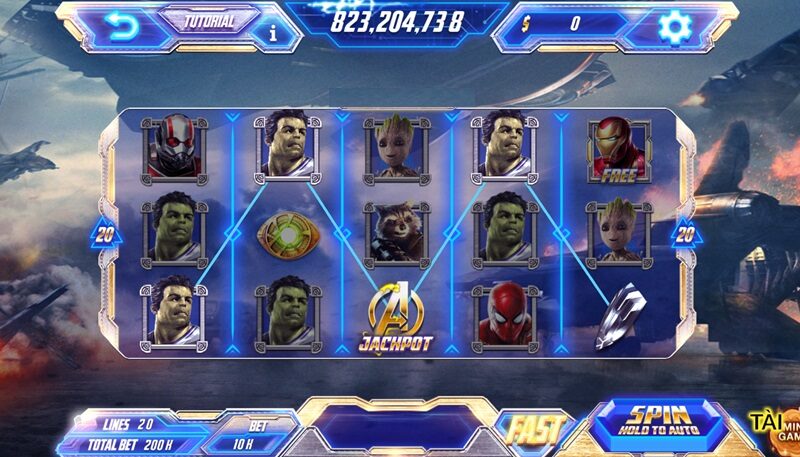Image resolution: width=800 pixels, height=457 pixels.
Task: Adjust the Bet 10K amount
Action: point(257,435)
